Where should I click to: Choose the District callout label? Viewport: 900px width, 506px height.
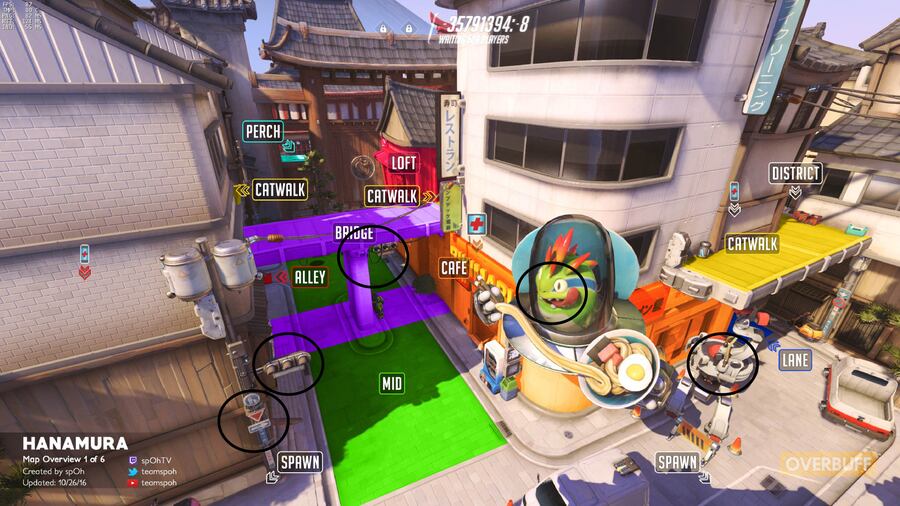795,174
